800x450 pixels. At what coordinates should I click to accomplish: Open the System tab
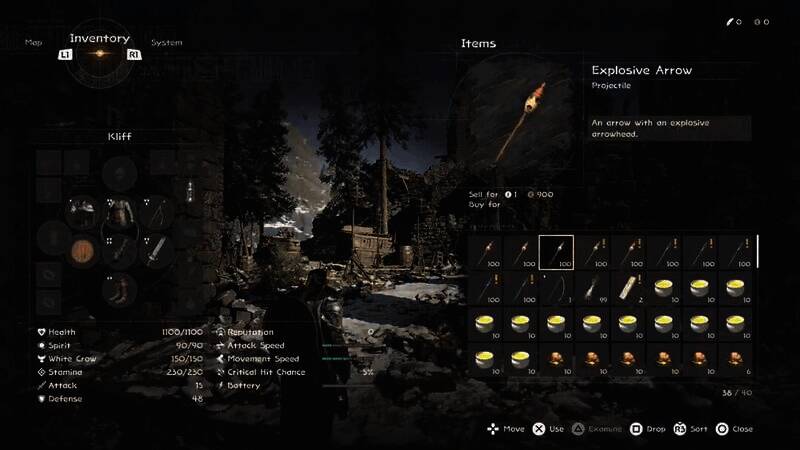tap(166, 43)
